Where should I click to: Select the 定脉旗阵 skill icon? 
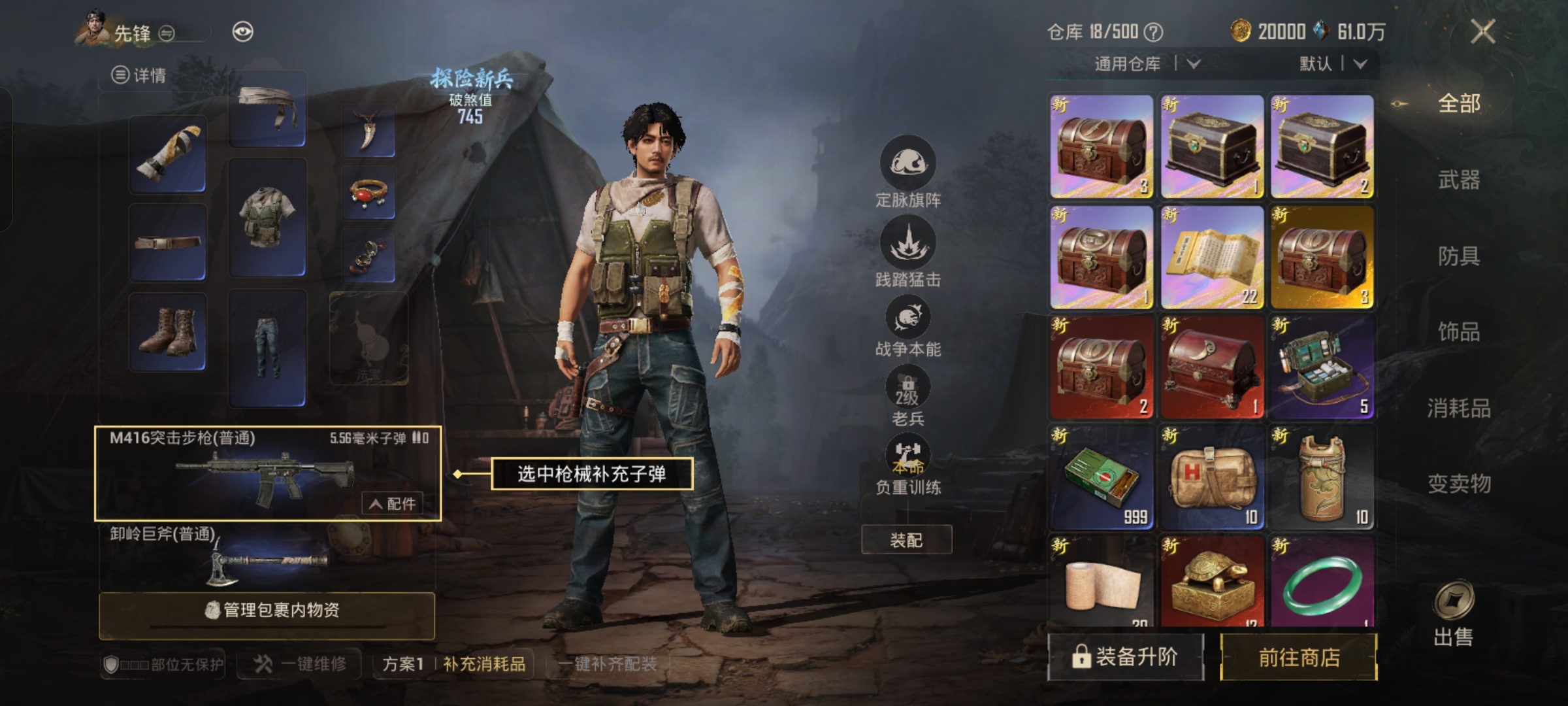[907, 163]
